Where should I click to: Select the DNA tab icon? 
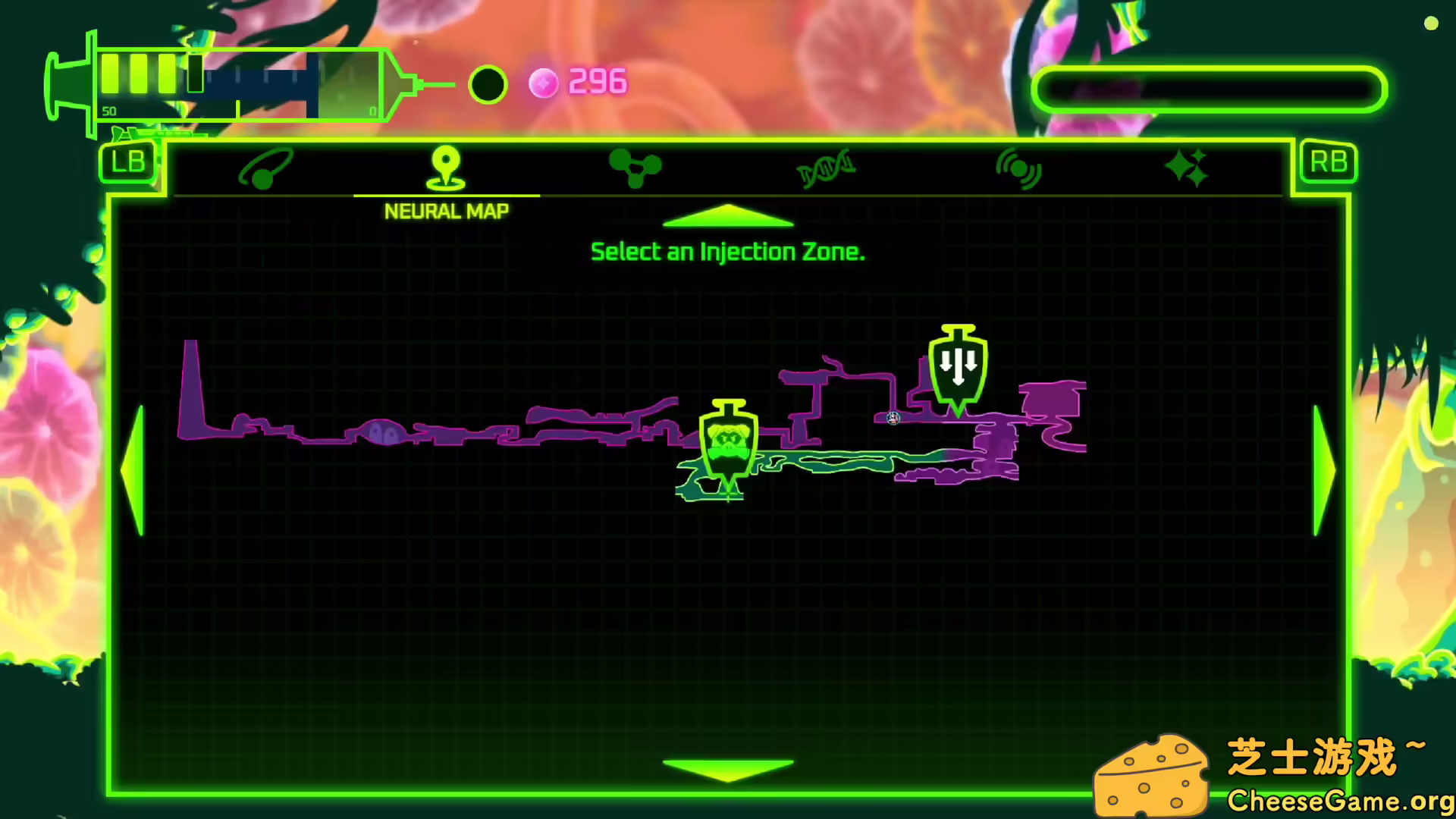[x=826, y=168]
